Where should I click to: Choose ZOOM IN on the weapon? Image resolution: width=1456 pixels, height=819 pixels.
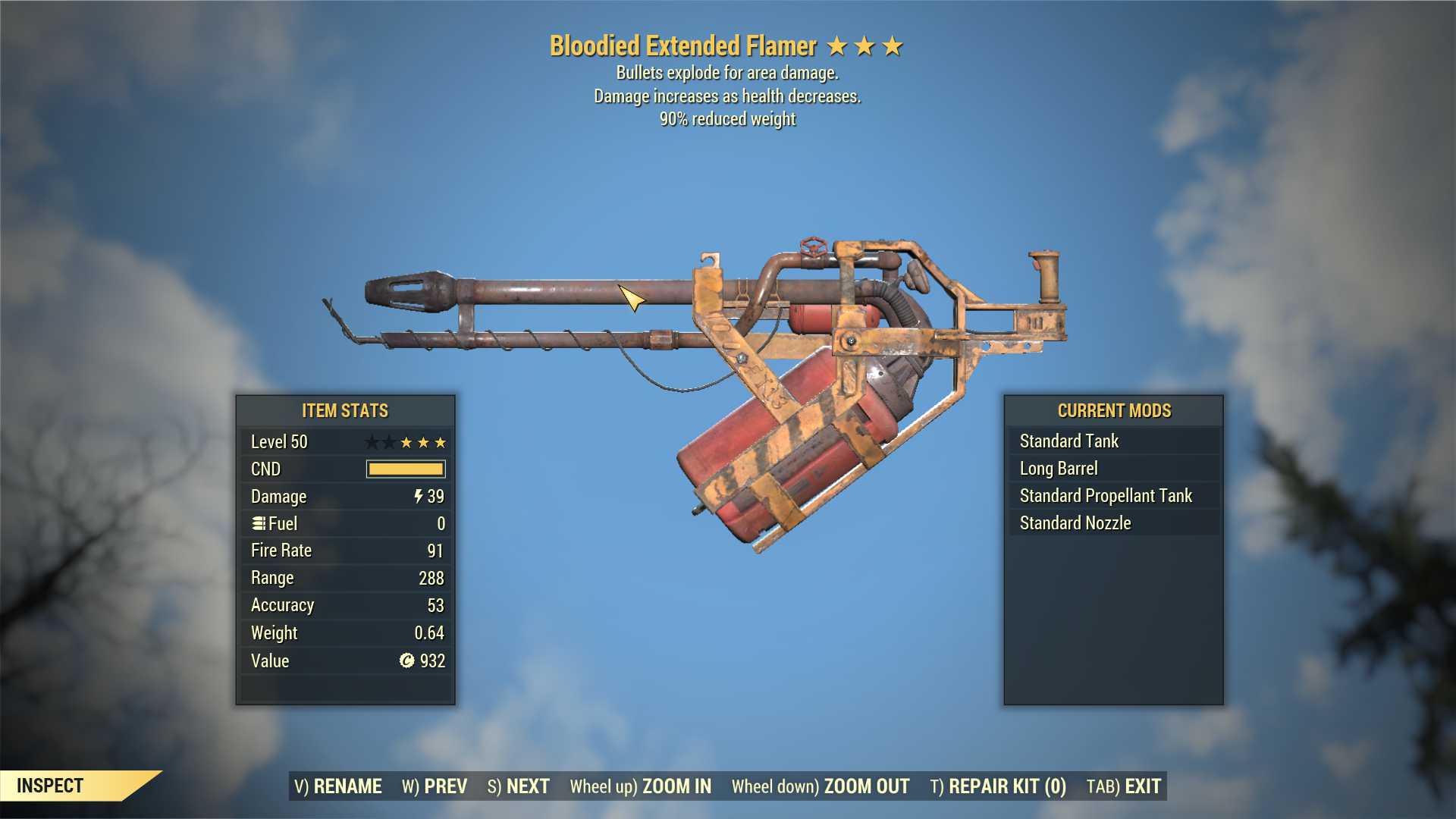pos(641,786)
